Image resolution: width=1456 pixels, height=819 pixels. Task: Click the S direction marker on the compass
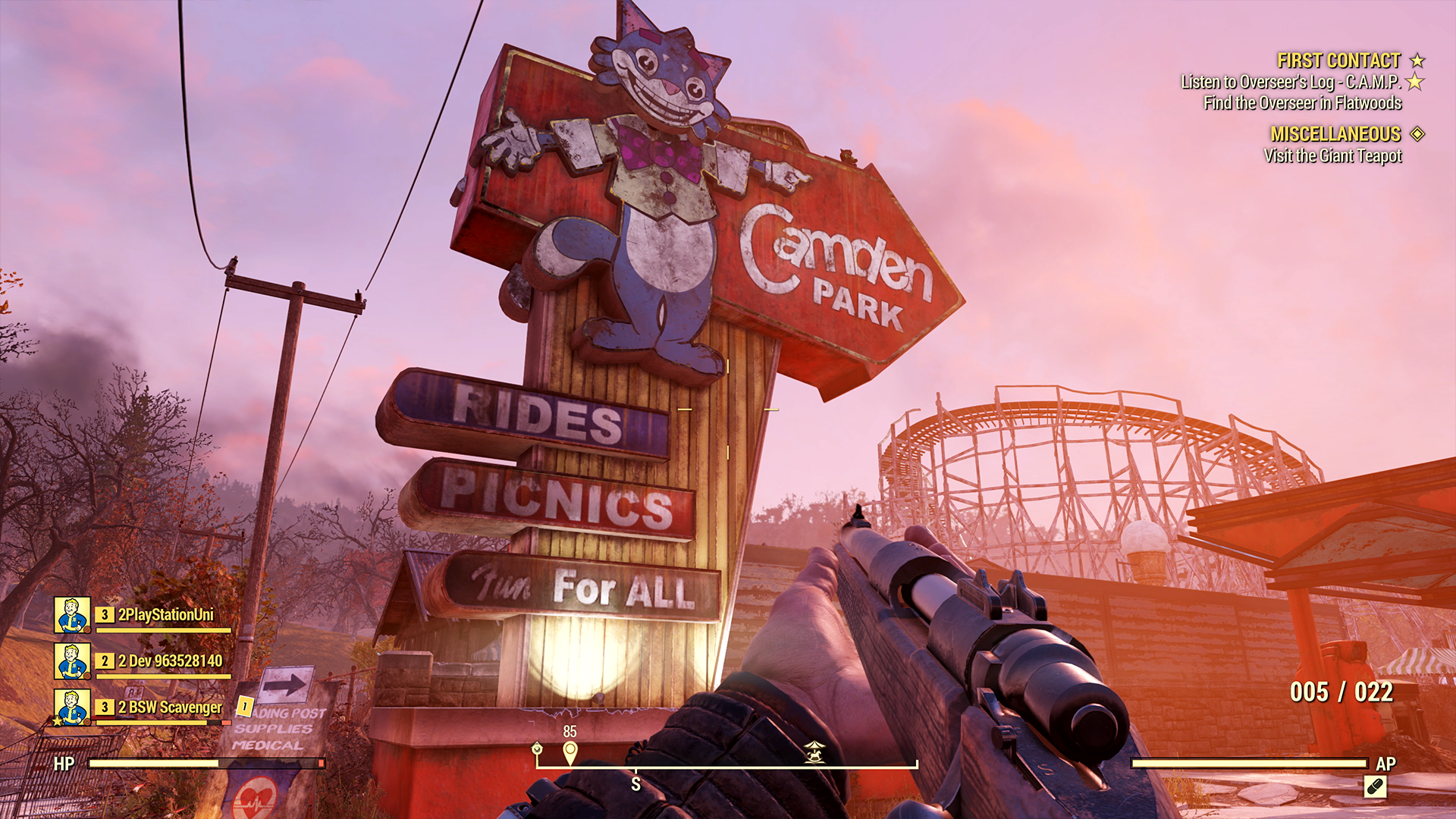coord(635,783)
